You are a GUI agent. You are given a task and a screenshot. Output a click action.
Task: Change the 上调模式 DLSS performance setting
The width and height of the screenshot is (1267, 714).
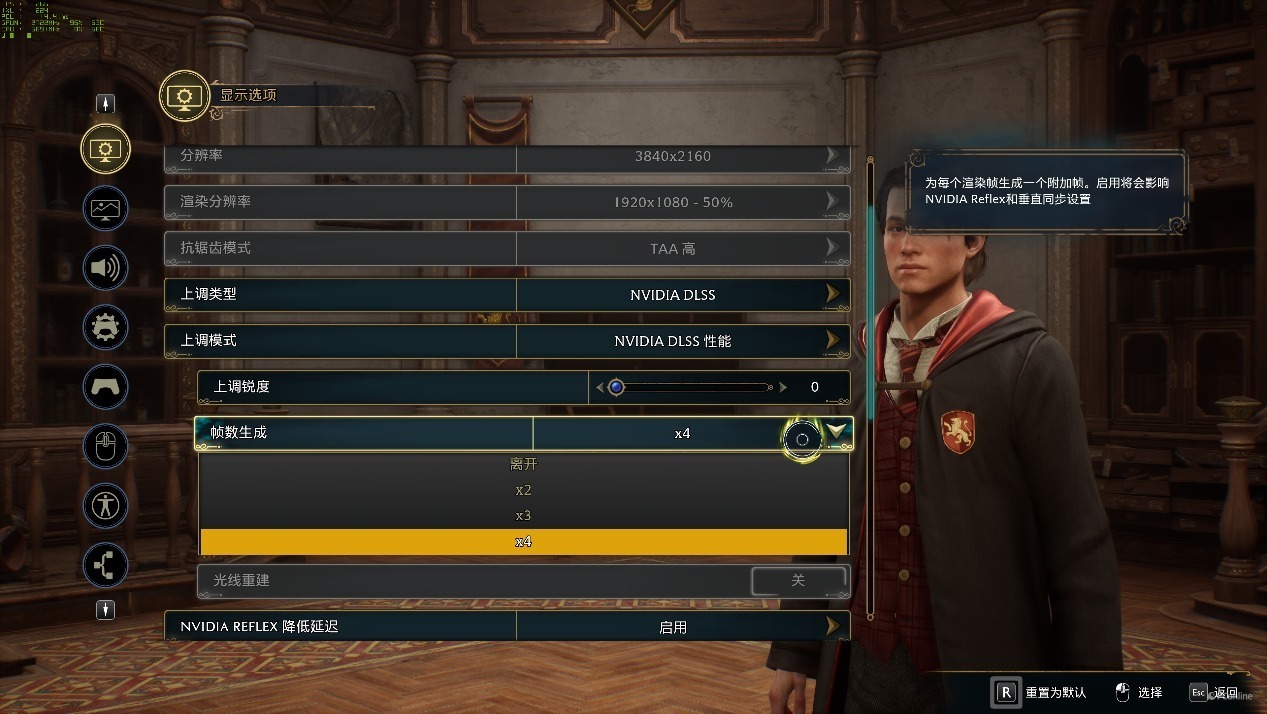pos(832,341)
